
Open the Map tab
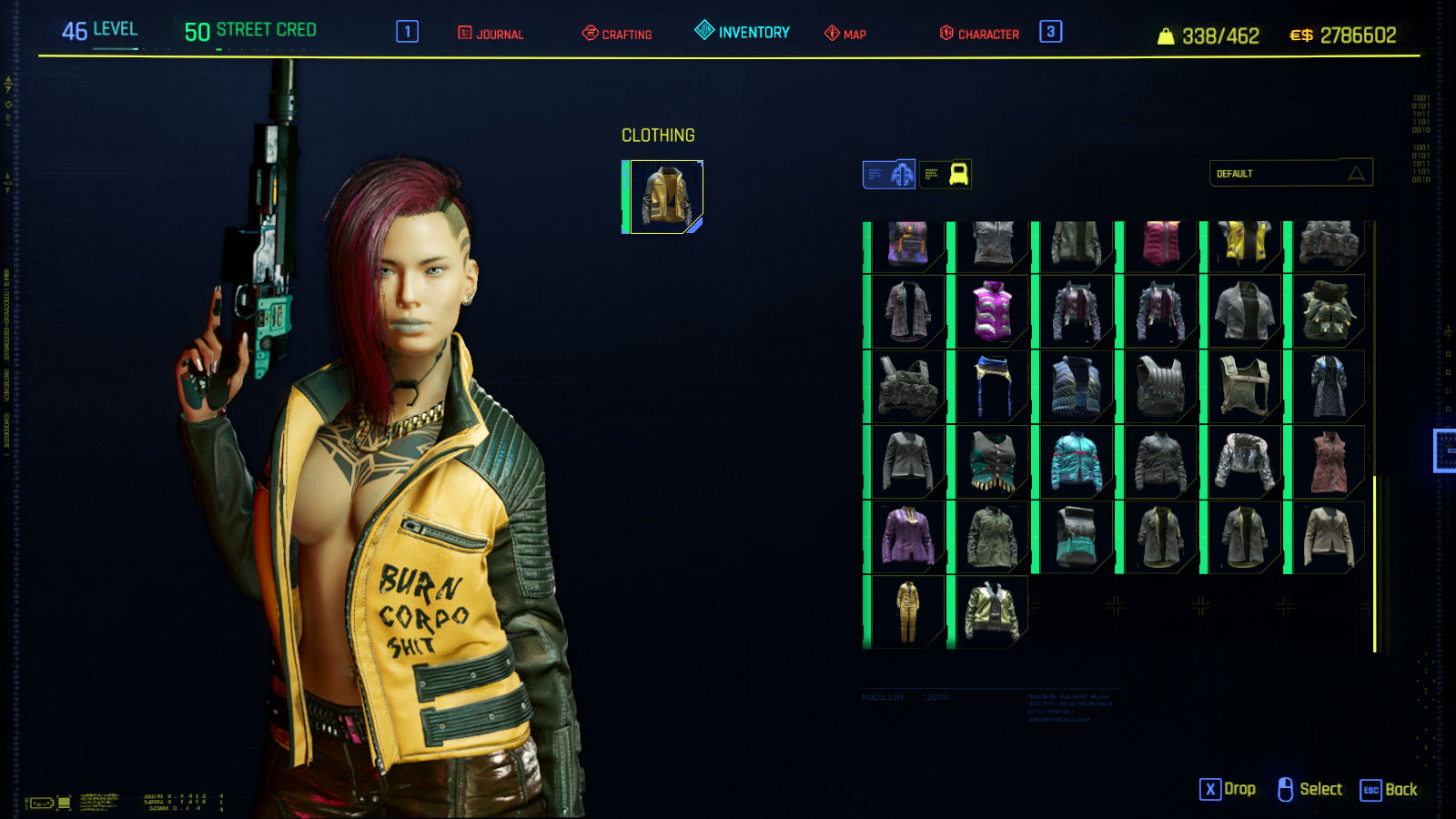[845, 34]
